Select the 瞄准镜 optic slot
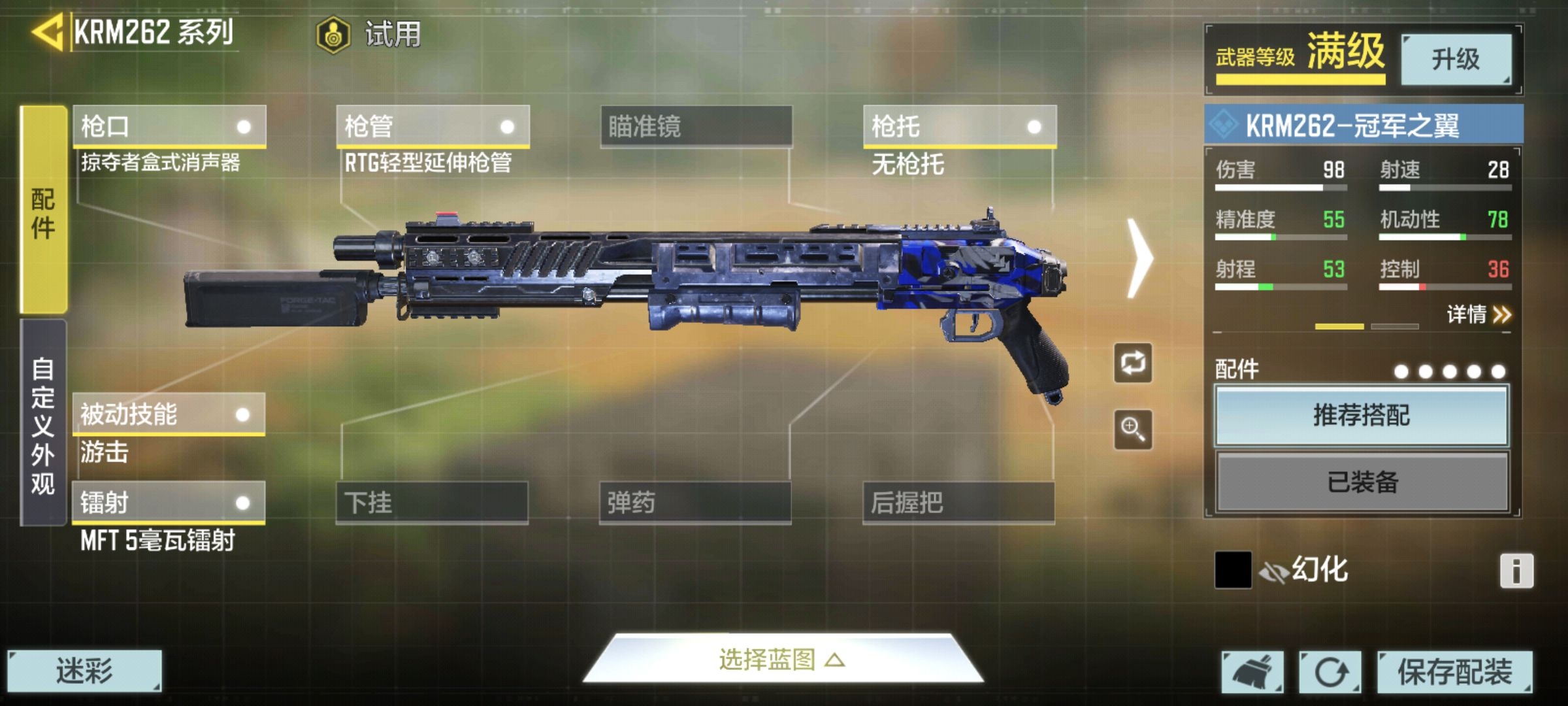Image resolution: width=1568 pixels, height=706 pixels. pyautogui.click(x=696, y=126)
